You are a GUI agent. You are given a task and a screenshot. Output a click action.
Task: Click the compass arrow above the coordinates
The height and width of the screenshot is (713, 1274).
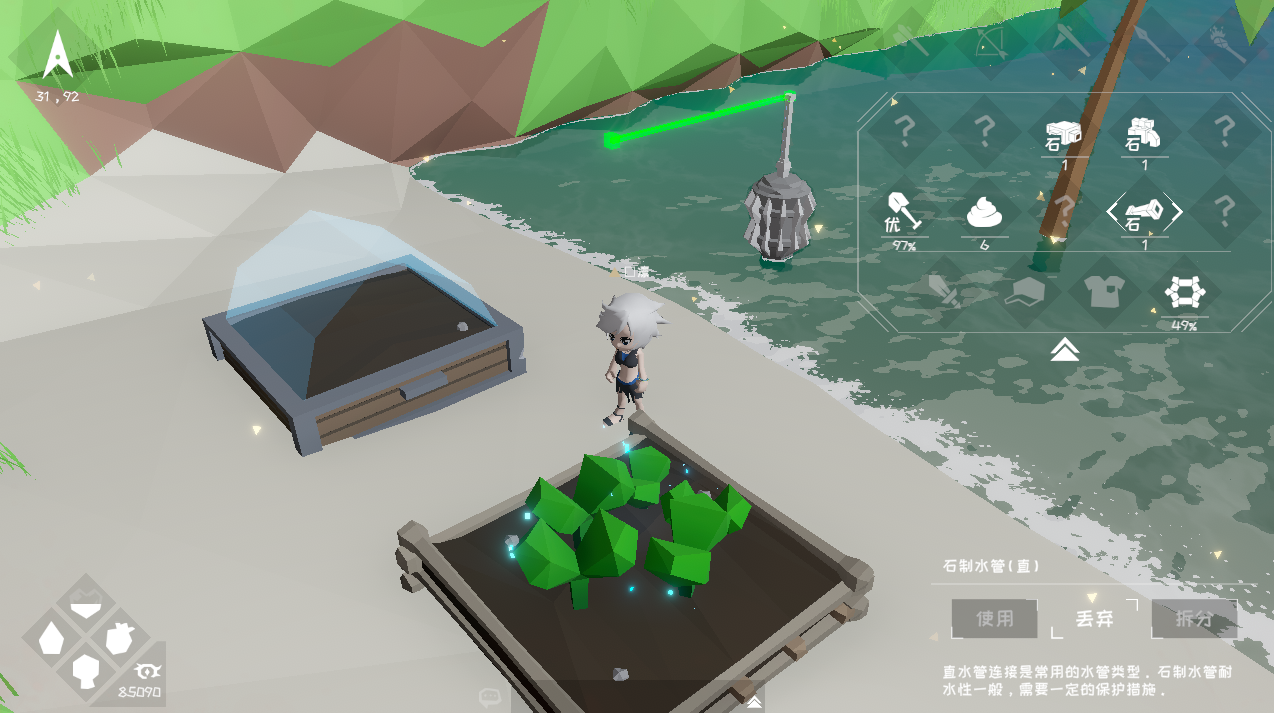pyautogui.click(x=56, y=55)
